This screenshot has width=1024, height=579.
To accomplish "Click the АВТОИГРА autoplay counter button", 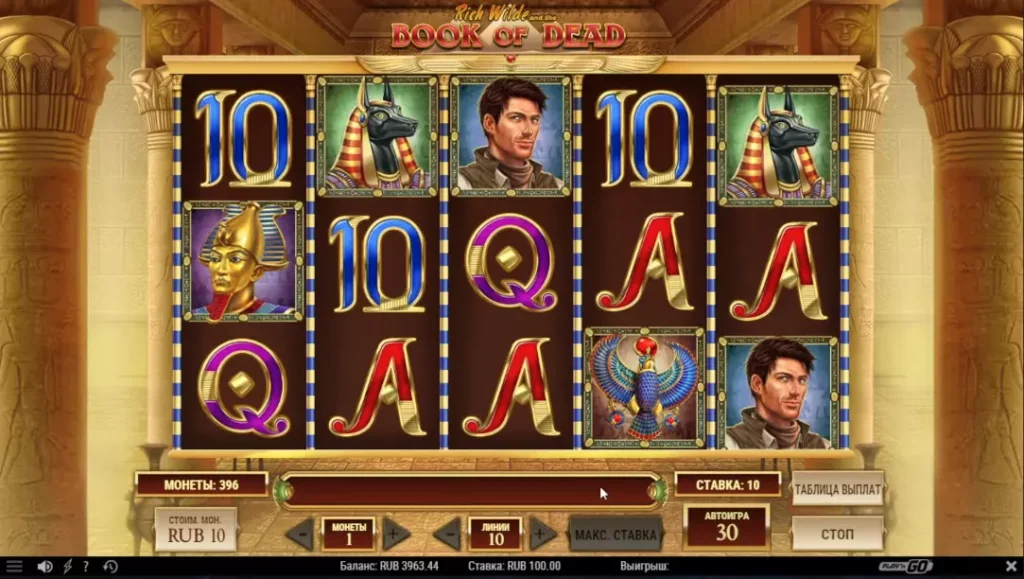I will [x=726, y=527].
